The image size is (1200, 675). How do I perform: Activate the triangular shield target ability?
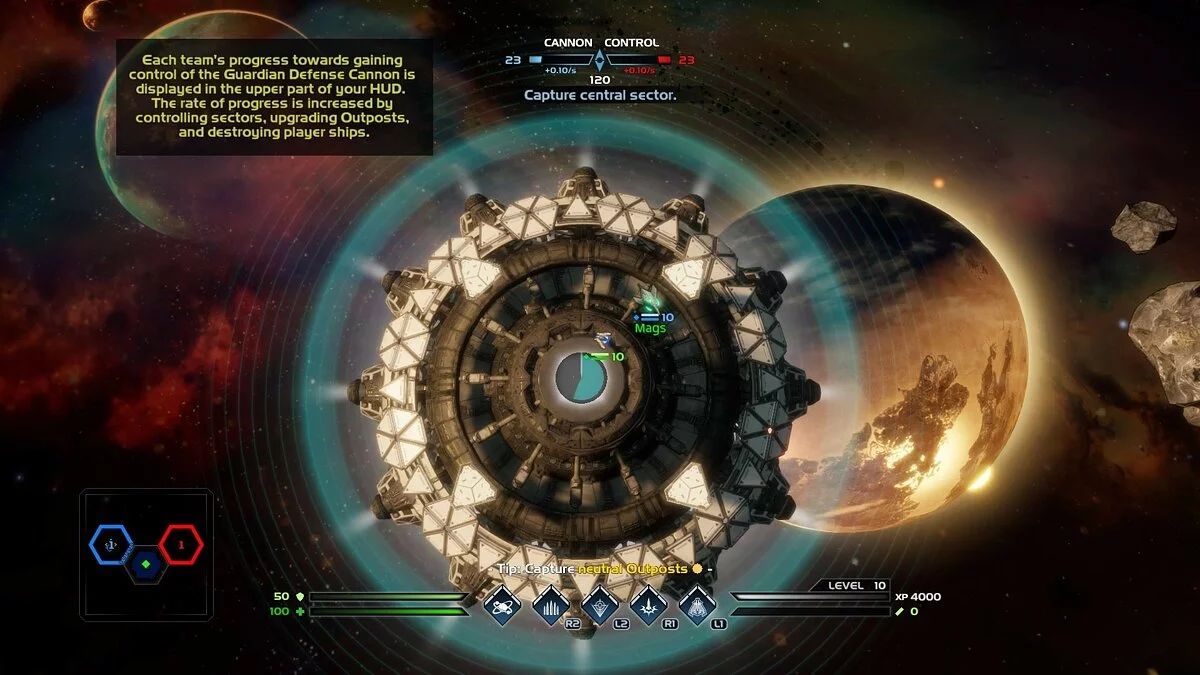[x=600, y=604]
